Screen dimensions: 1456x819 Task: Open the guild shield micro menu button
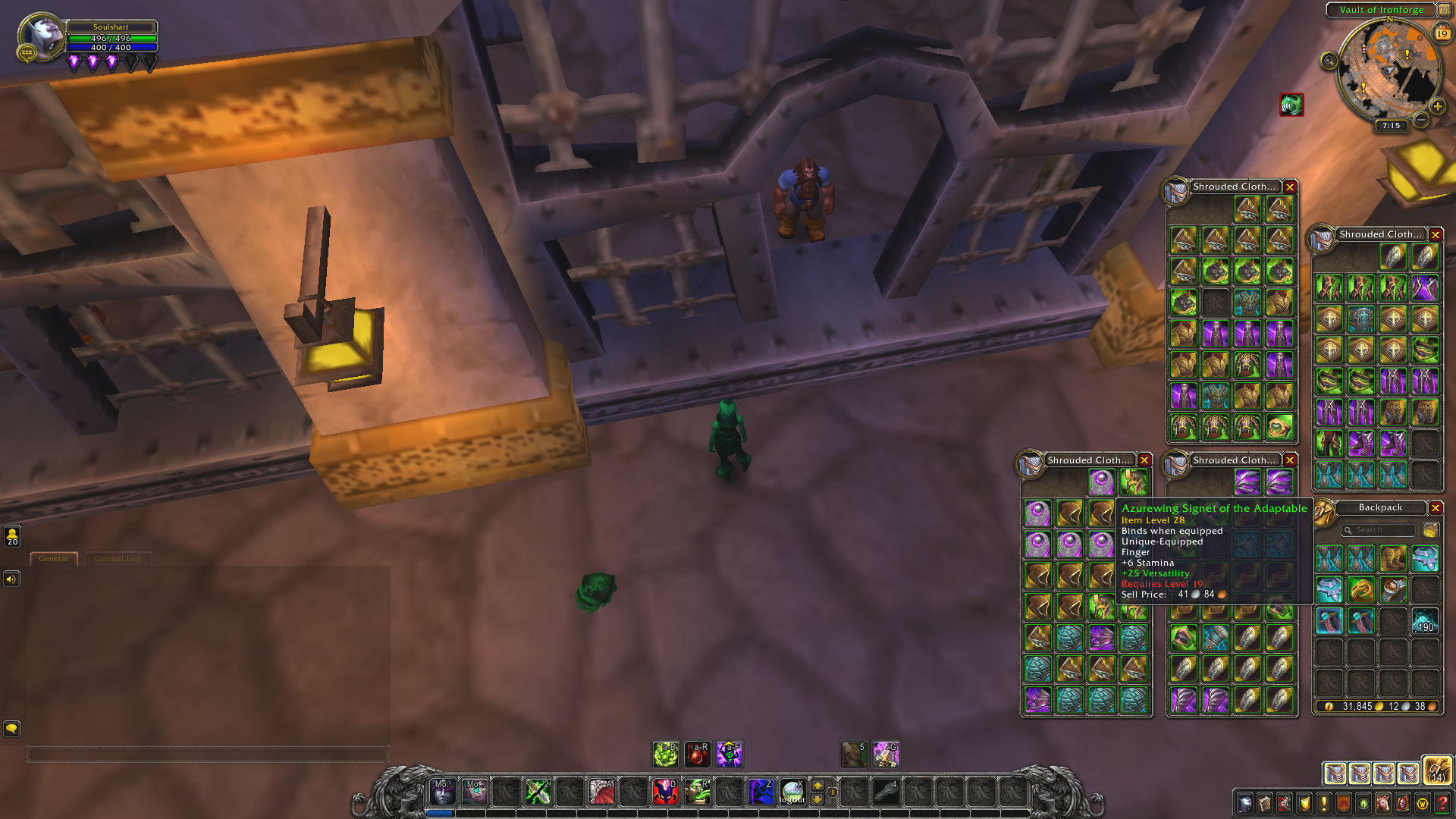click(1304, 803)
